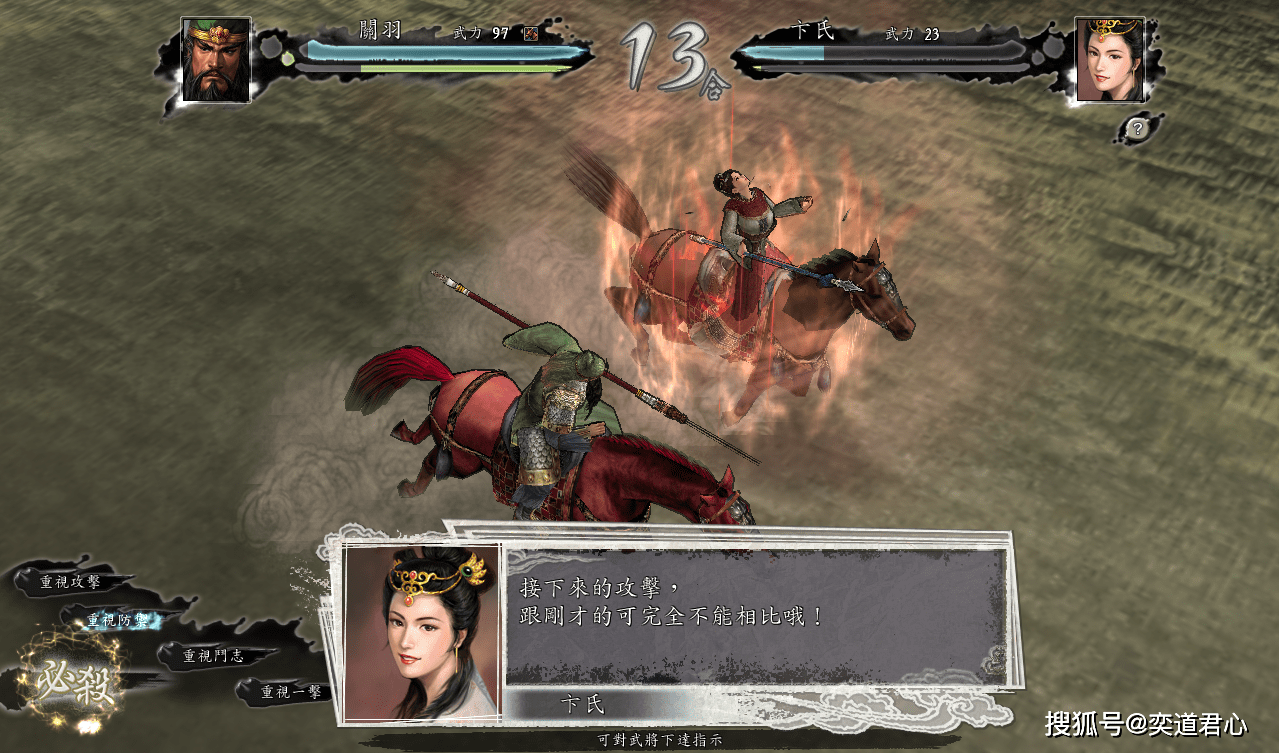Viewport: 1279px width, 753px height.
Task: Click 卞氏's small portrait in the top bar
Action: click(1109, 59)
